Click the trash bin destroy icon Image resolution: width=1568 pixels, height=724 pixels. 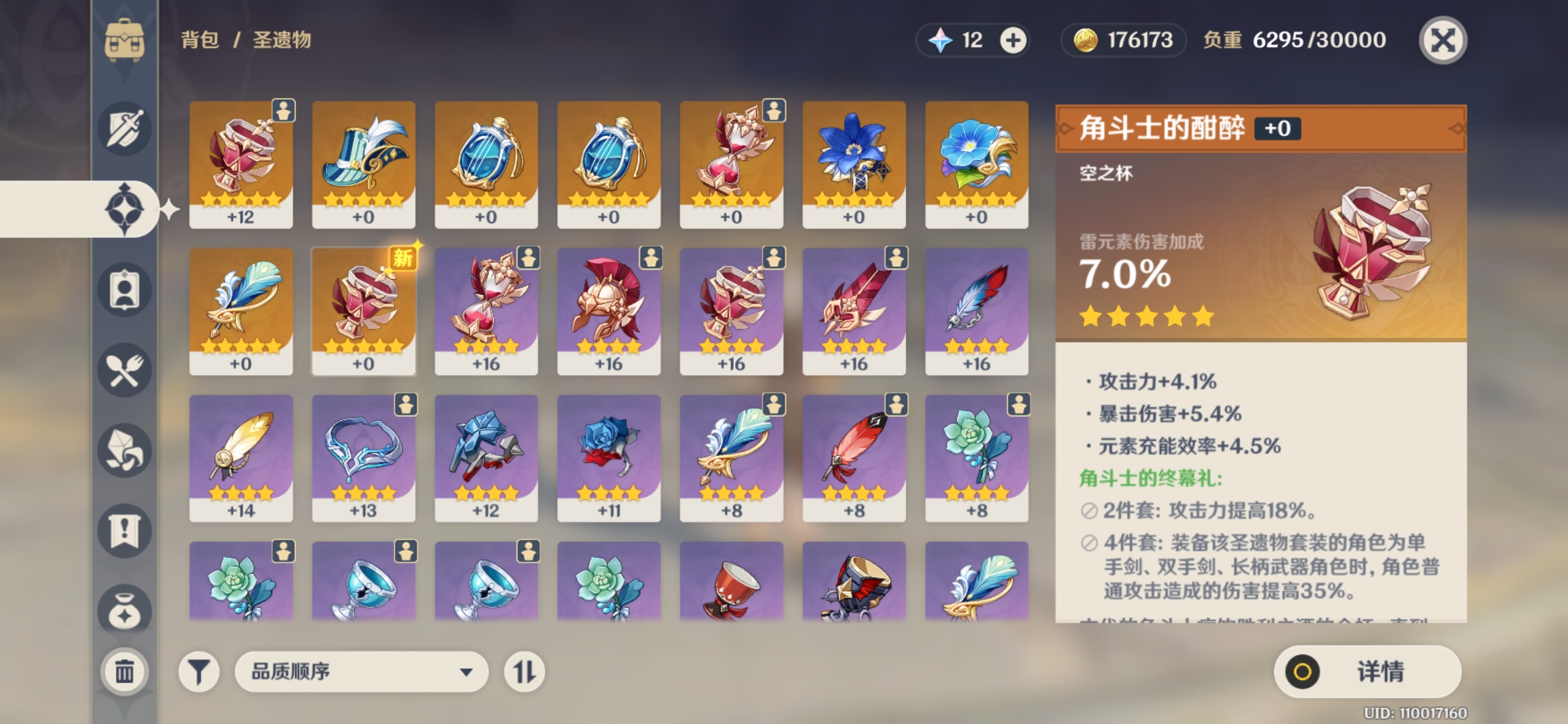click(x=124, y=670)
